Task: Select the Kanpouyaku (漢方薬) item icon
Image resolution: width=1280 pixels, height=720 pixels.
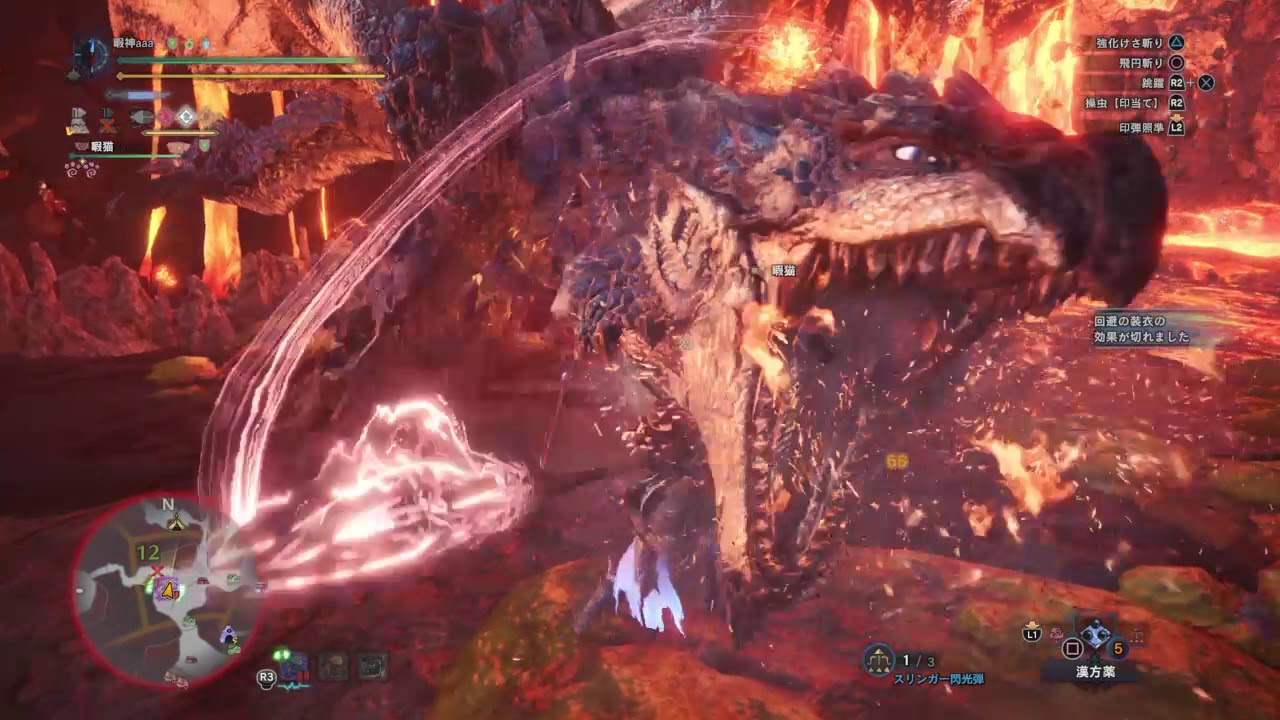Action: click(x=1096, y=635)
